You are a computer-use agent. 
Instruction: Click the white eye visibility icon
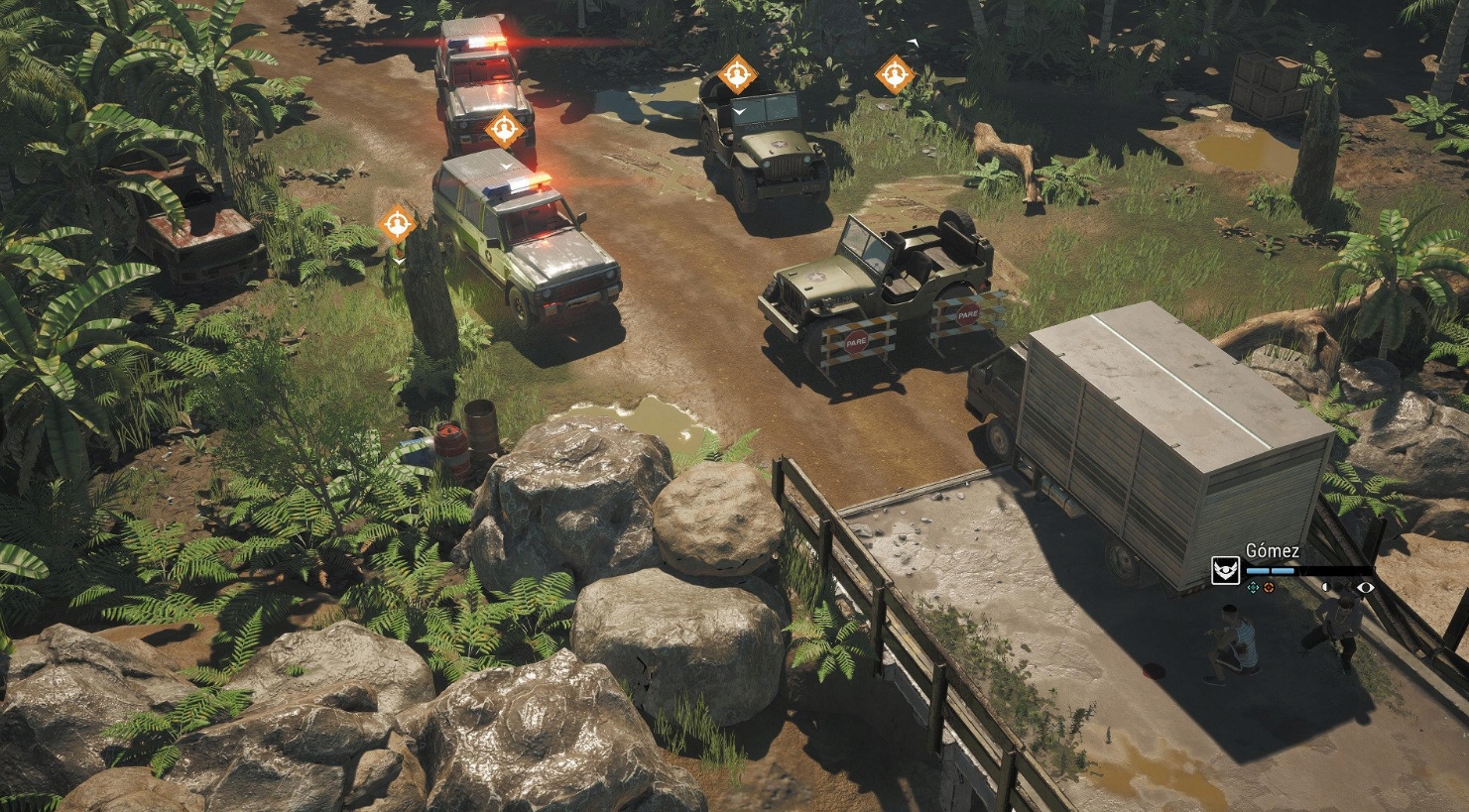point(1366,587)
